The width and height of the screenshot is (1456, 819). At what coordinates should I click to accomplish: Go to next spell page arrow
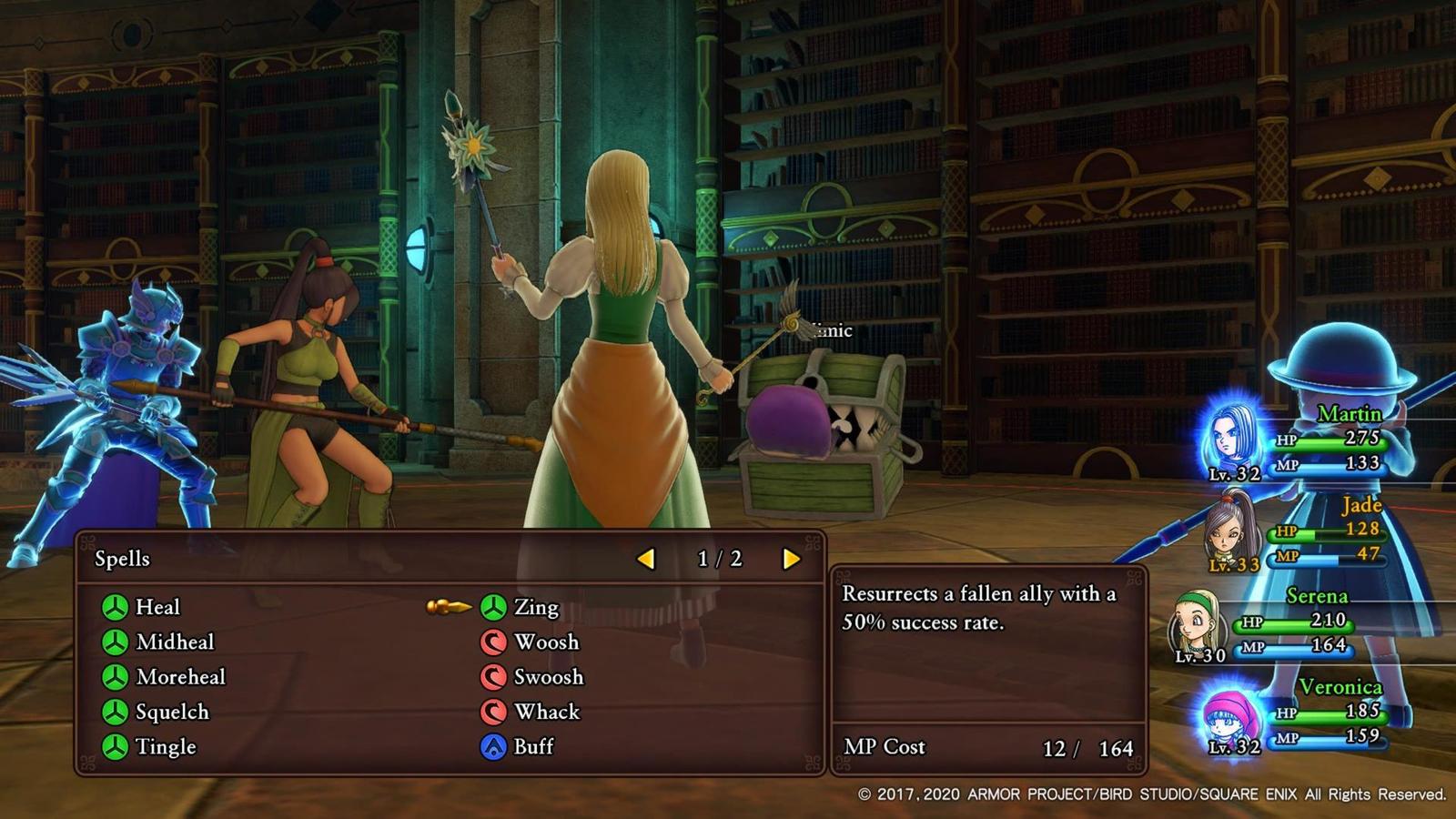pyautogui.click(x=791, y=559)
